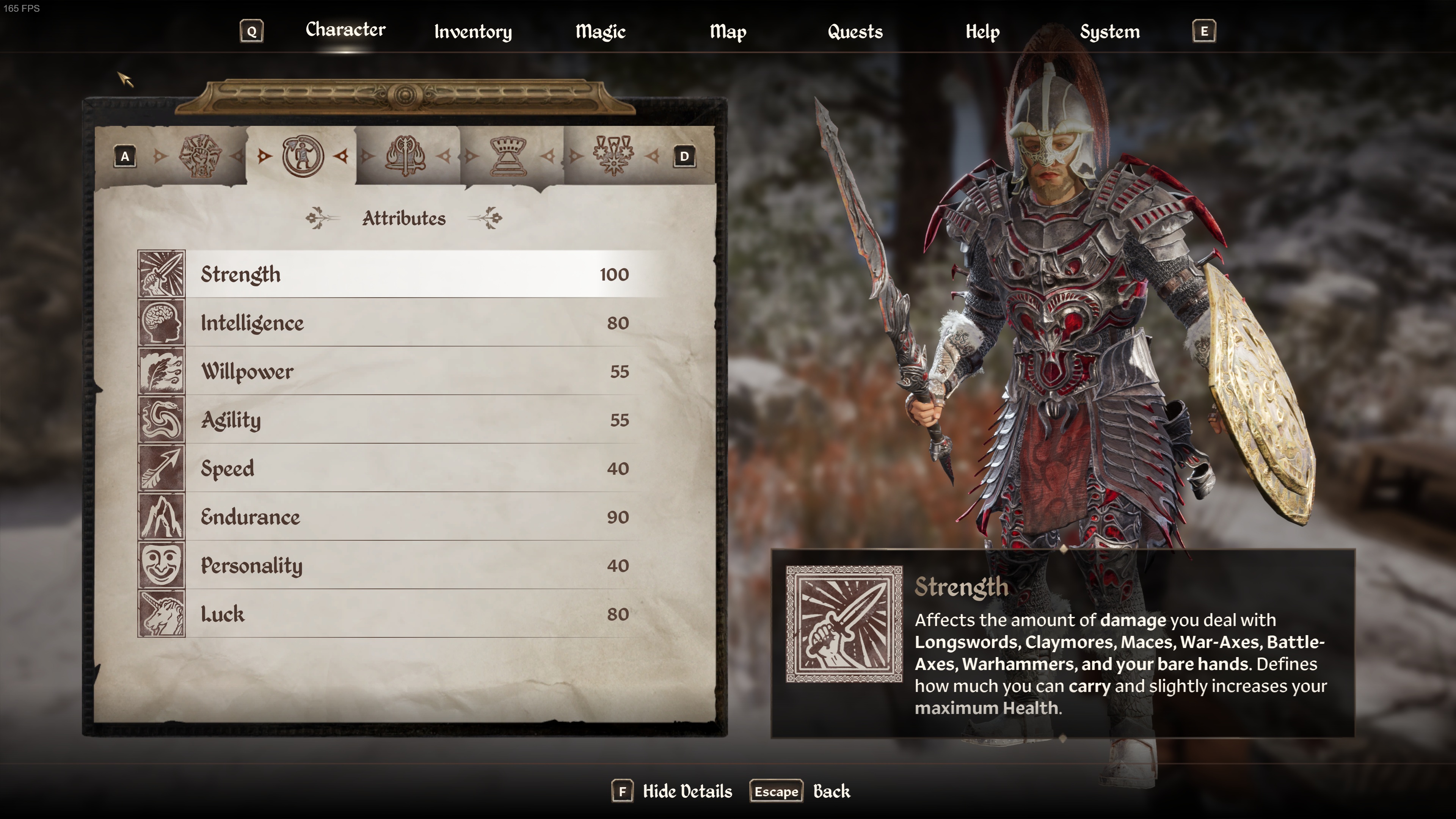Select the clenched fist sub-tab icon
The image size is (1456, 819).
200,156
